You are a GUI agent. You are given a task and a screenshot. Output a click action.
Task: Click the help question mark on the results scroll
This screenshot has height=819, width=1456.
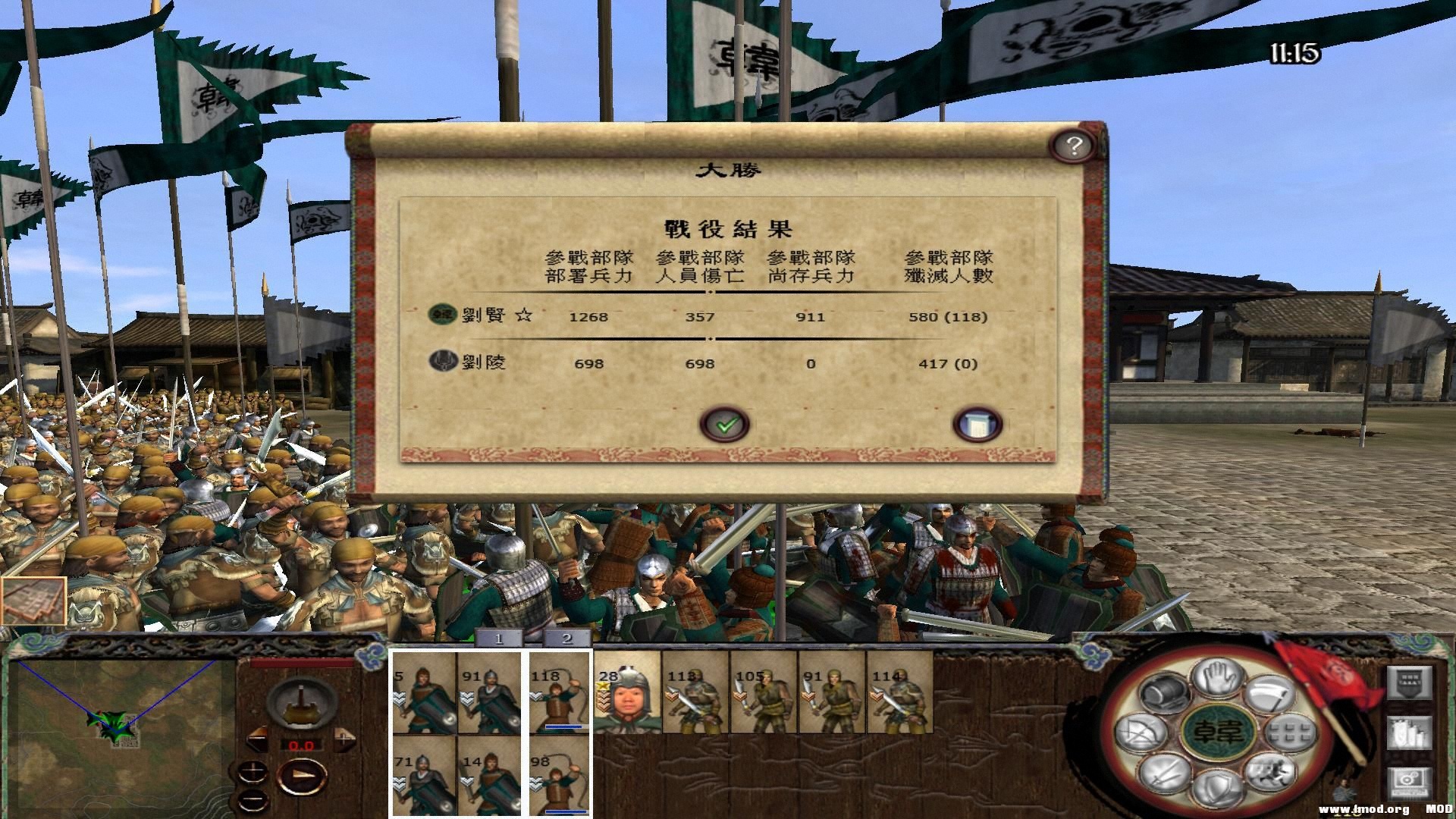pyautogui.click(x=1074, y=146)
